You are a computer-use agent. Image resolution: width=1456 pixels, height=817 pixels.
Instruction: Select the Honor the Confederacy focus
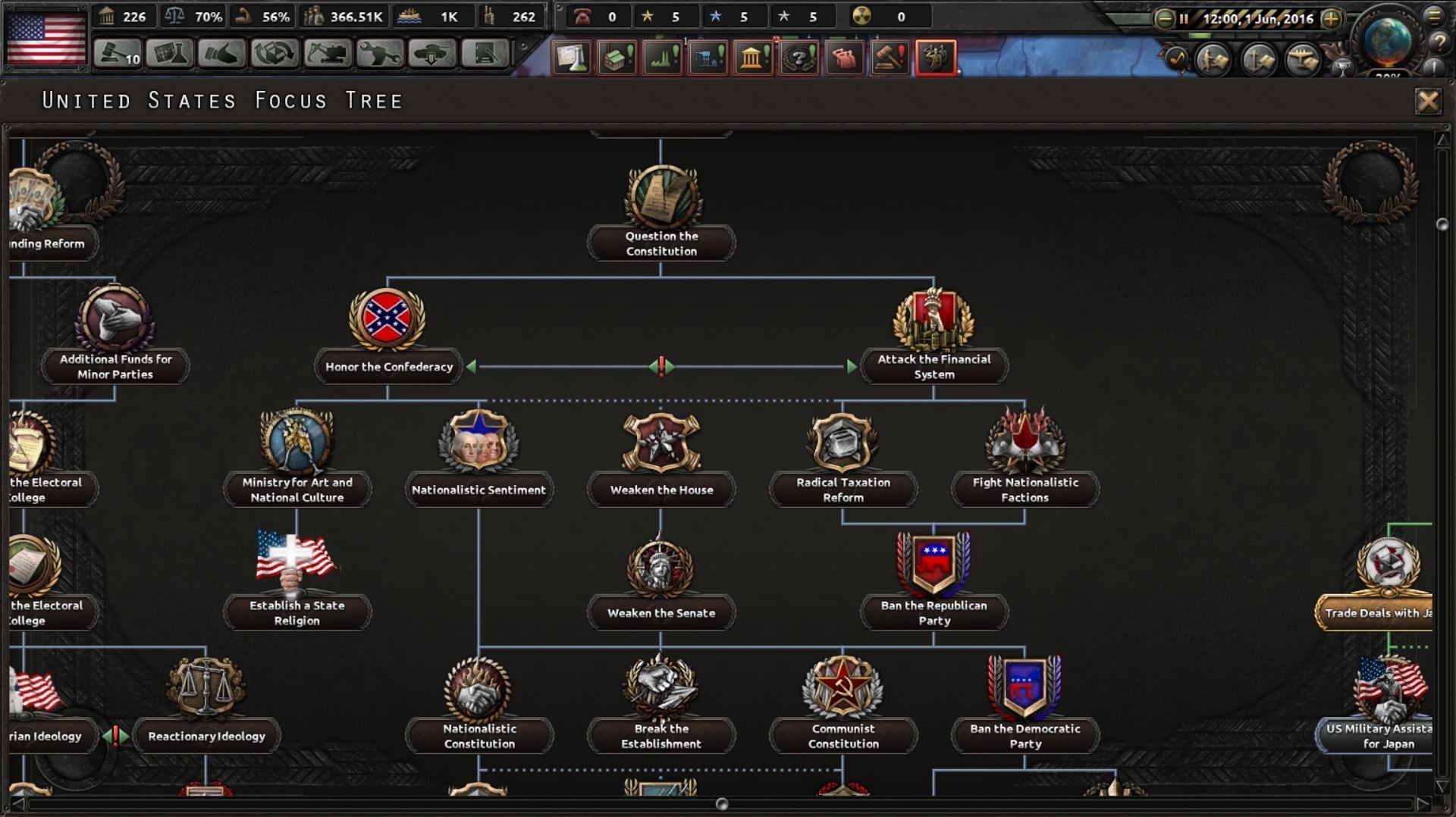tap(388, 333)
